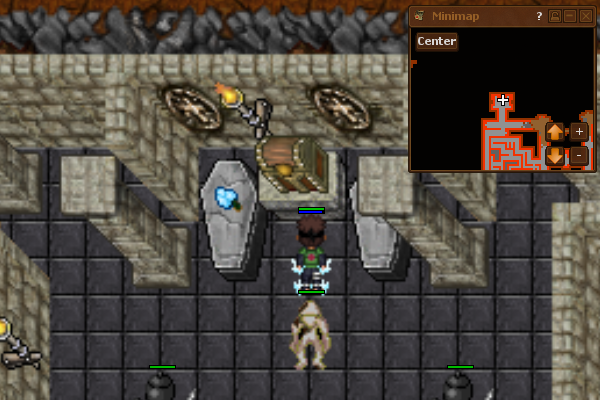Image resolution: width=600 pixels, height=400 pixels.
Task: Zoom in the minimap with the plus button
Action: pos(579,131)
